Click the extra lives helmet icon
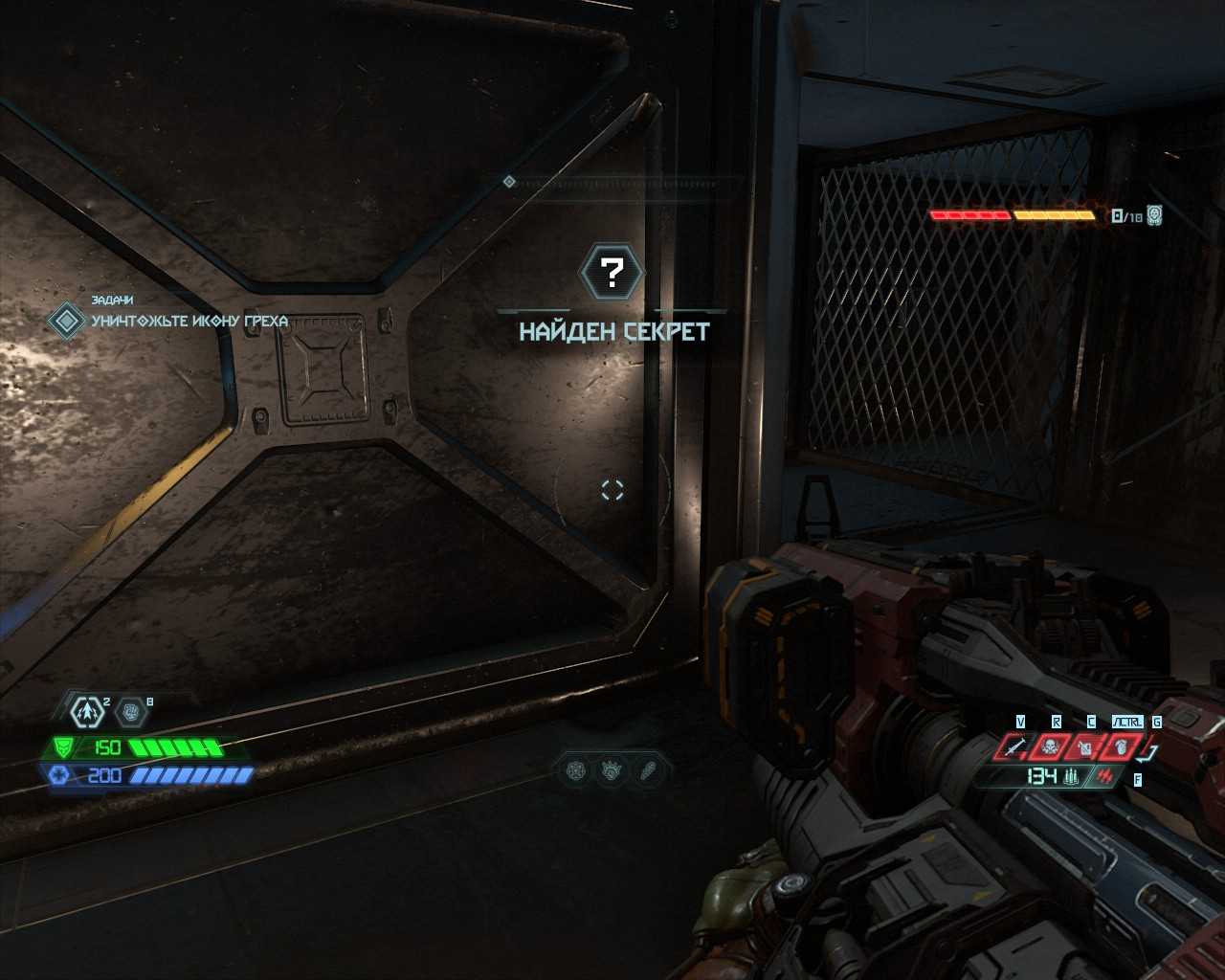The height and width of the screenshot is (980, 1225). 132,711
